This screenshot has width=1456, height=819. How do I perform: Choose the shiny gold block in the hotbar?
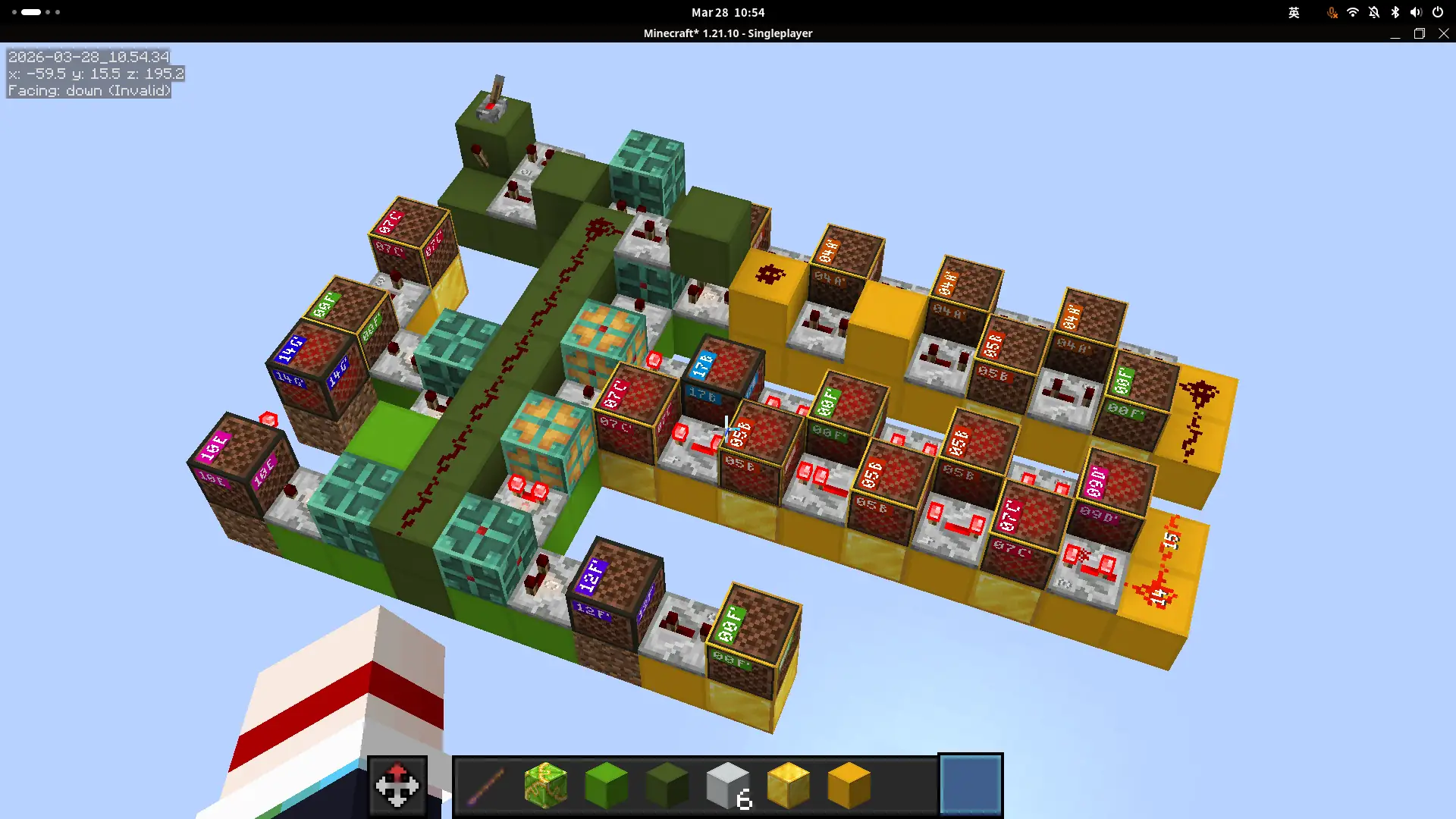(789, 785)
